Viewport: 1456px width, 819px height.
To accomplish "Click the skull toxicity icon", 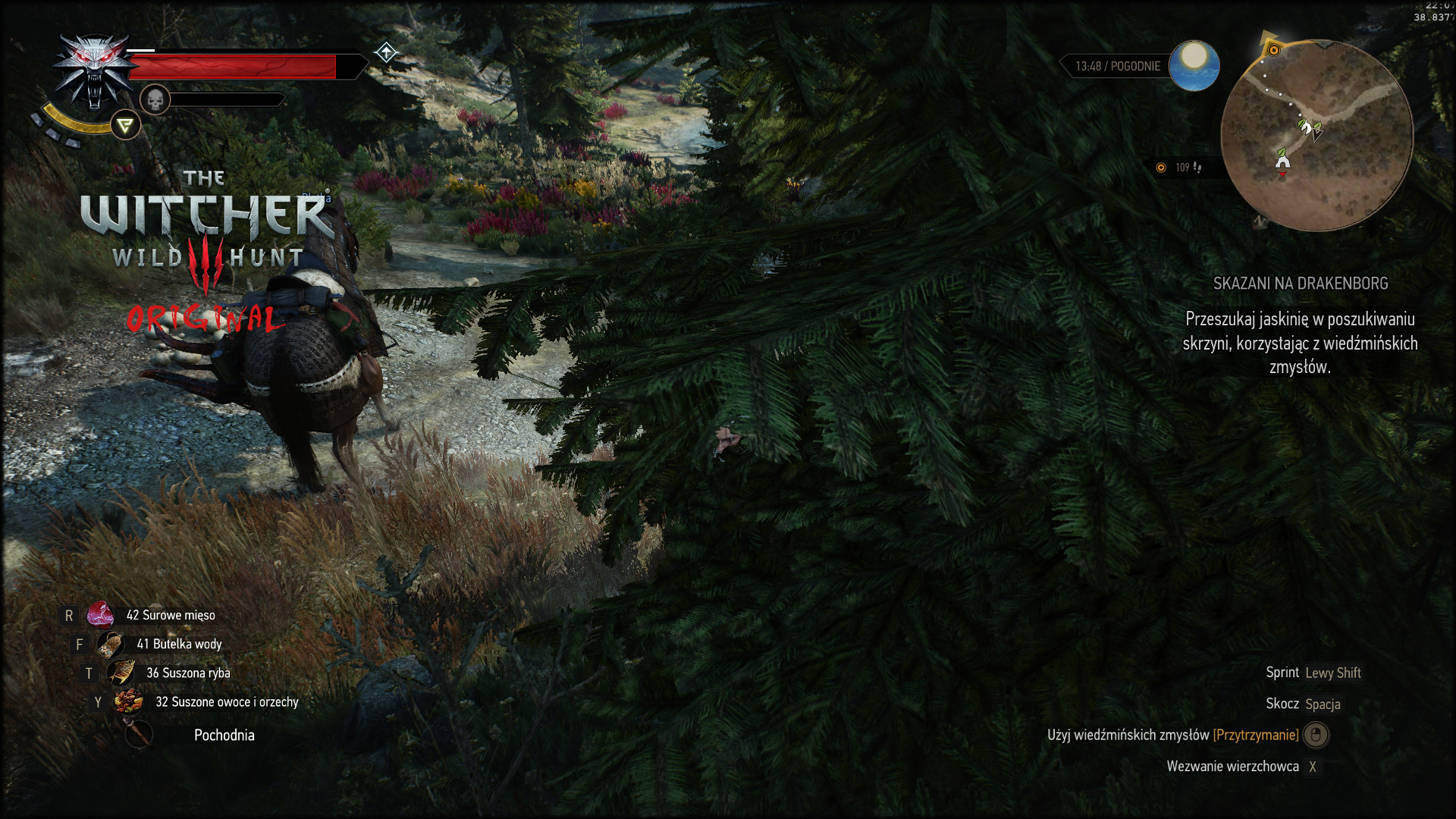I will click(x=155, y=99).
